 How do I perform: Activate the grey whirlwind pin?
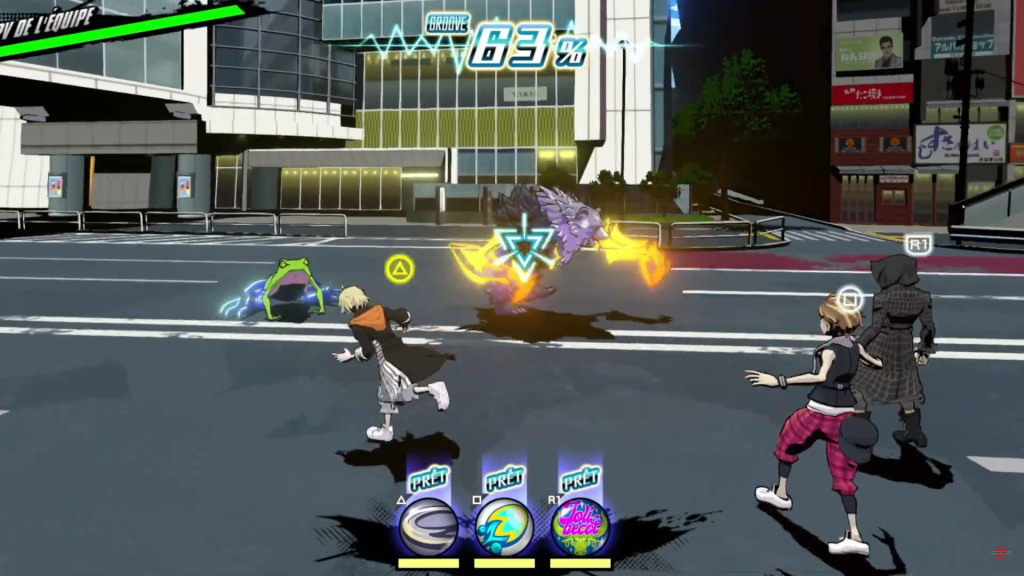coord(428,526)
